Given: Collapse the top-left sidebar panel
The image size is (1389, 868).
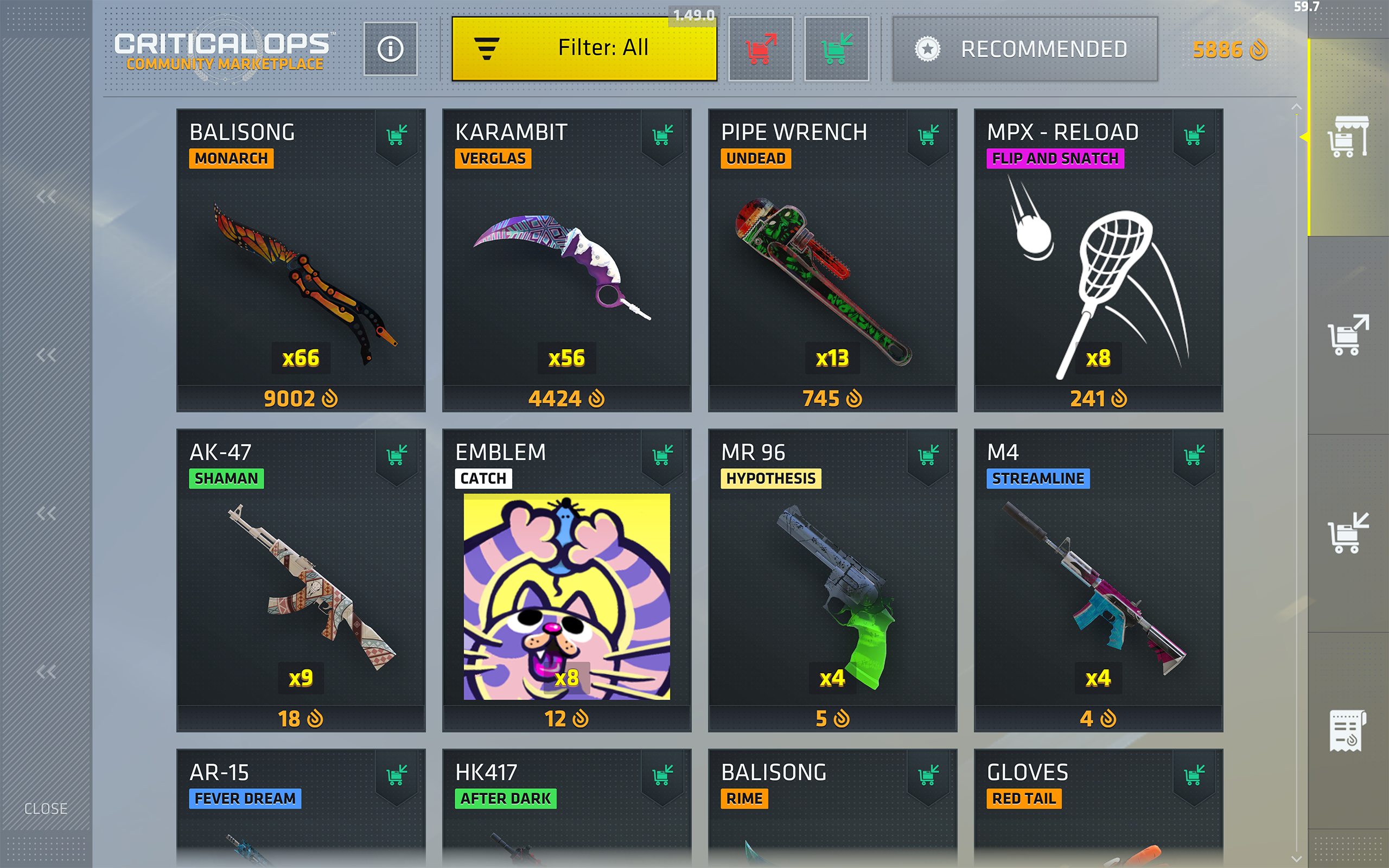Looking at the screenshot, I should click(46, 196).
